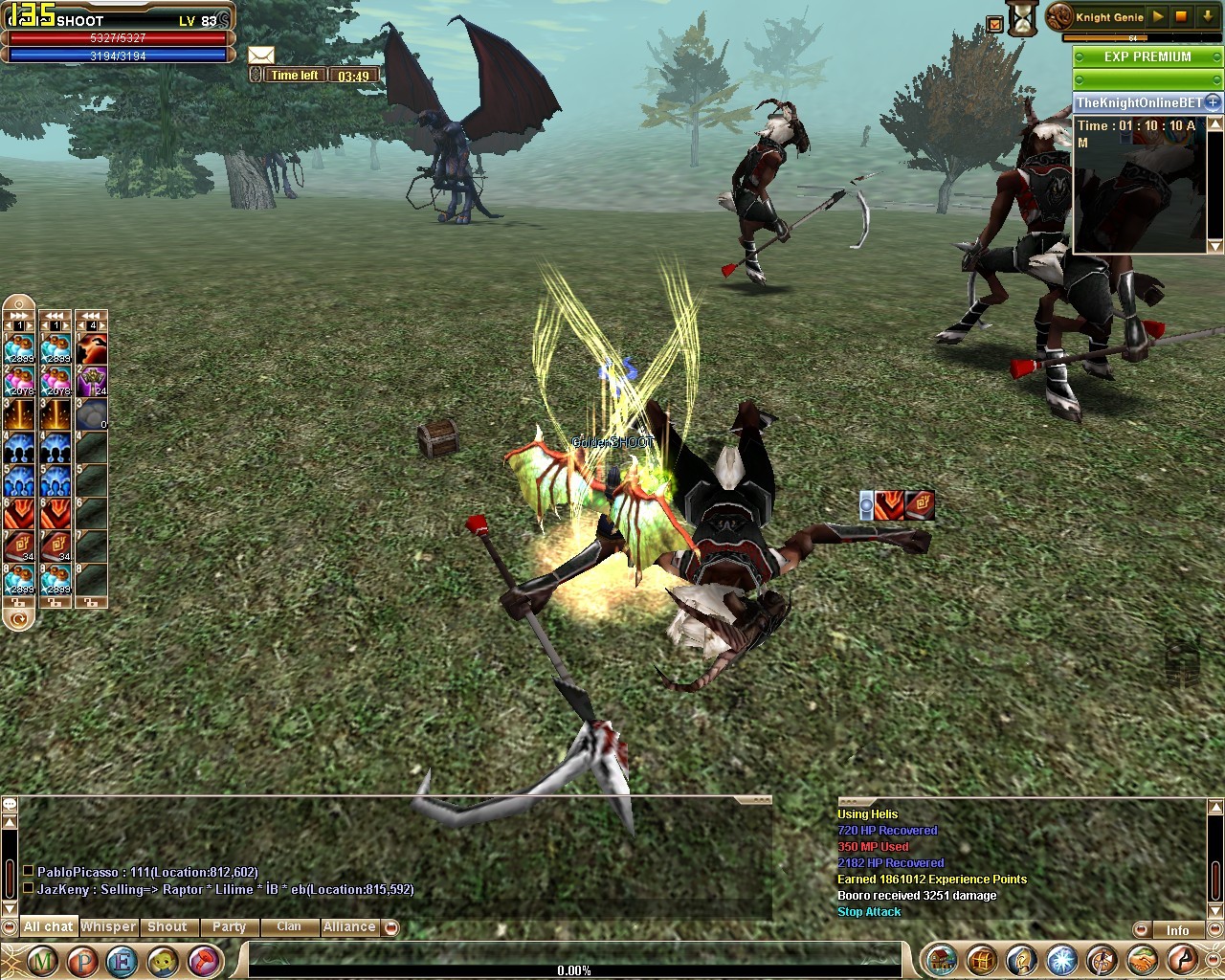Click the orange P round menu button
The width and height of the screenshot is (1225, 980).
point(82,959)
